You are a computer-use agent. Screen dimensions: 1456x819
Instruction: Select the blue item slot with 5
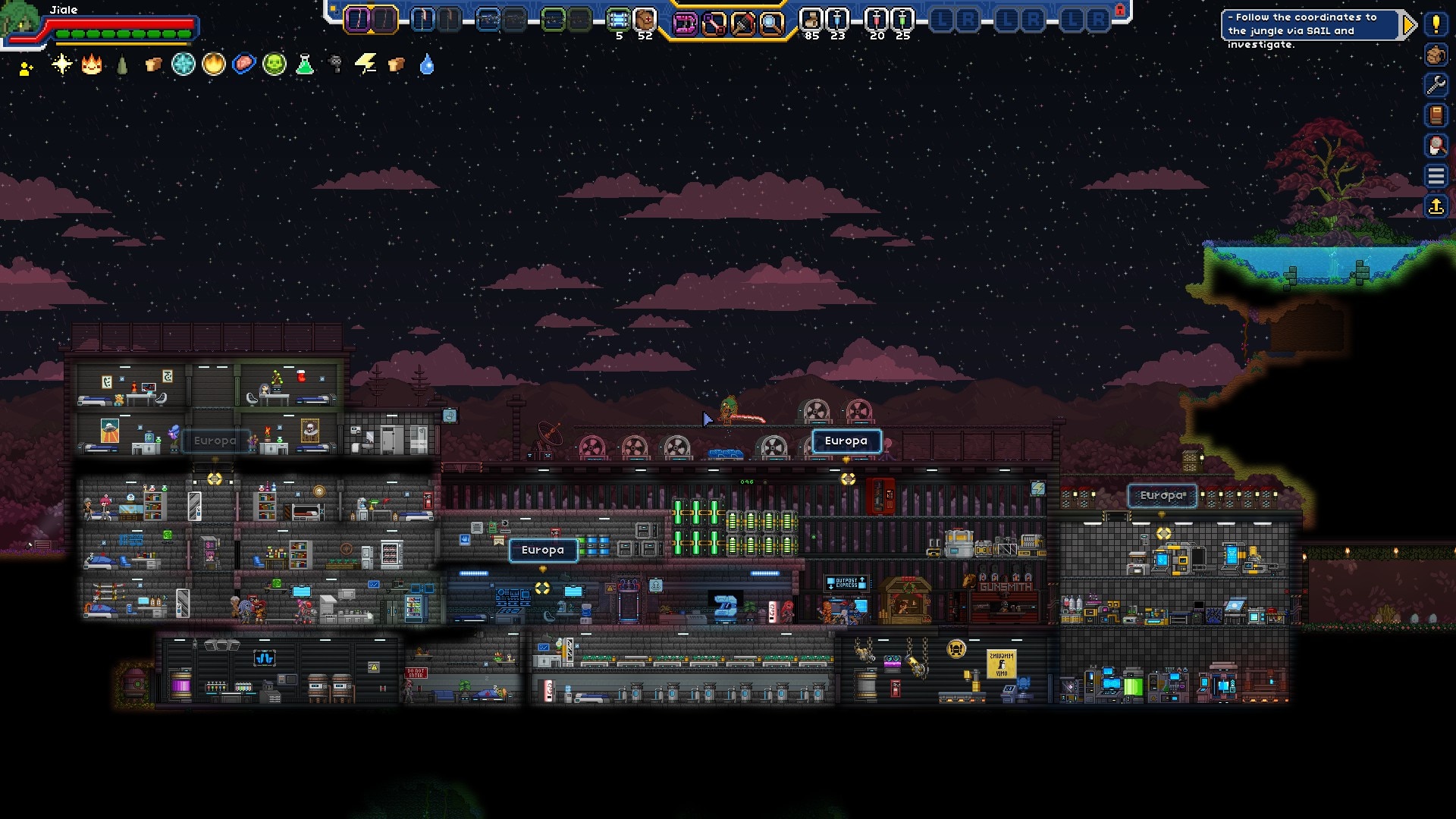coord(619,20)
